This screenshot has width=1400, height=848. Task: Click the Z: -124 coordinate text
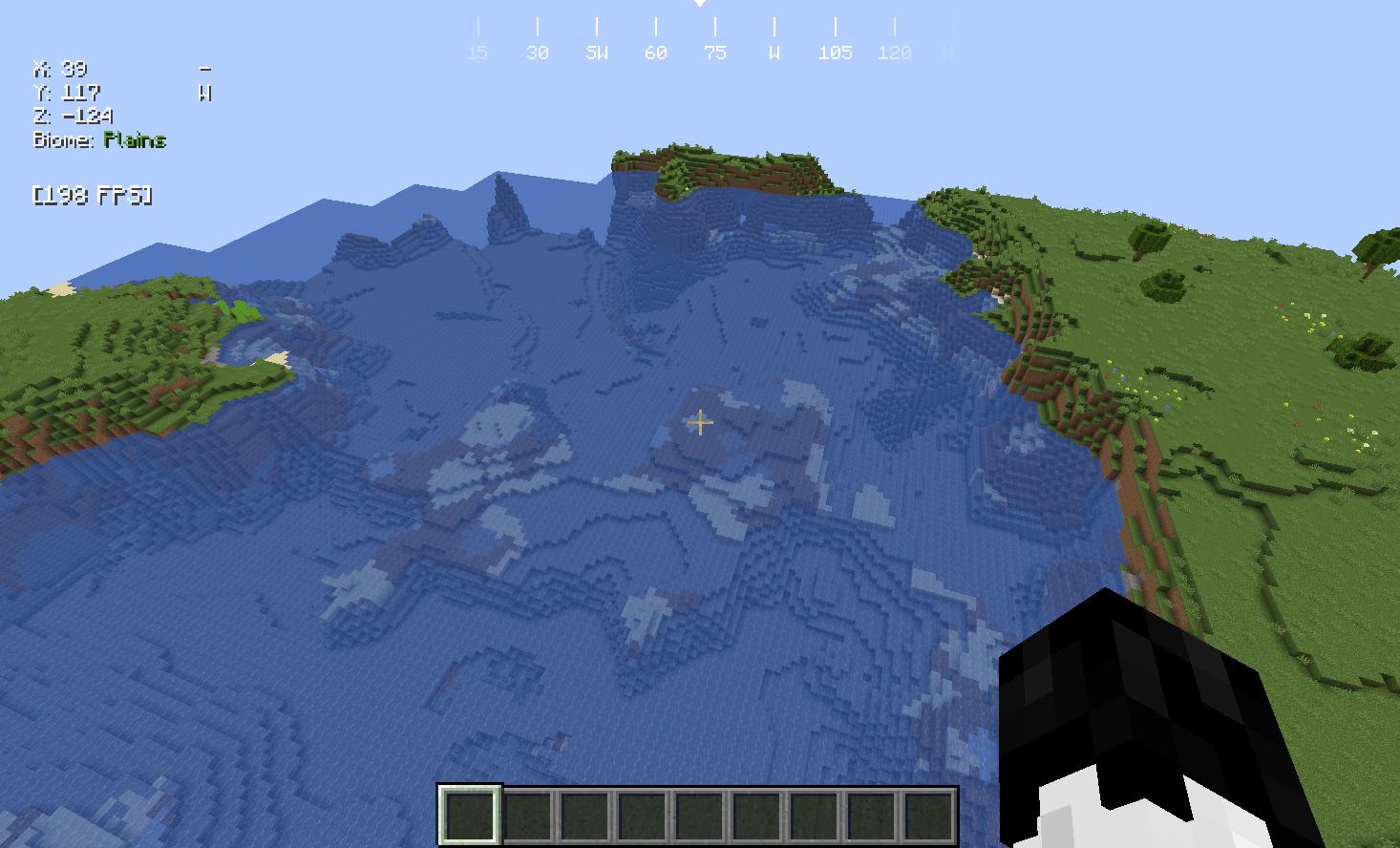(x=72, y=117)
